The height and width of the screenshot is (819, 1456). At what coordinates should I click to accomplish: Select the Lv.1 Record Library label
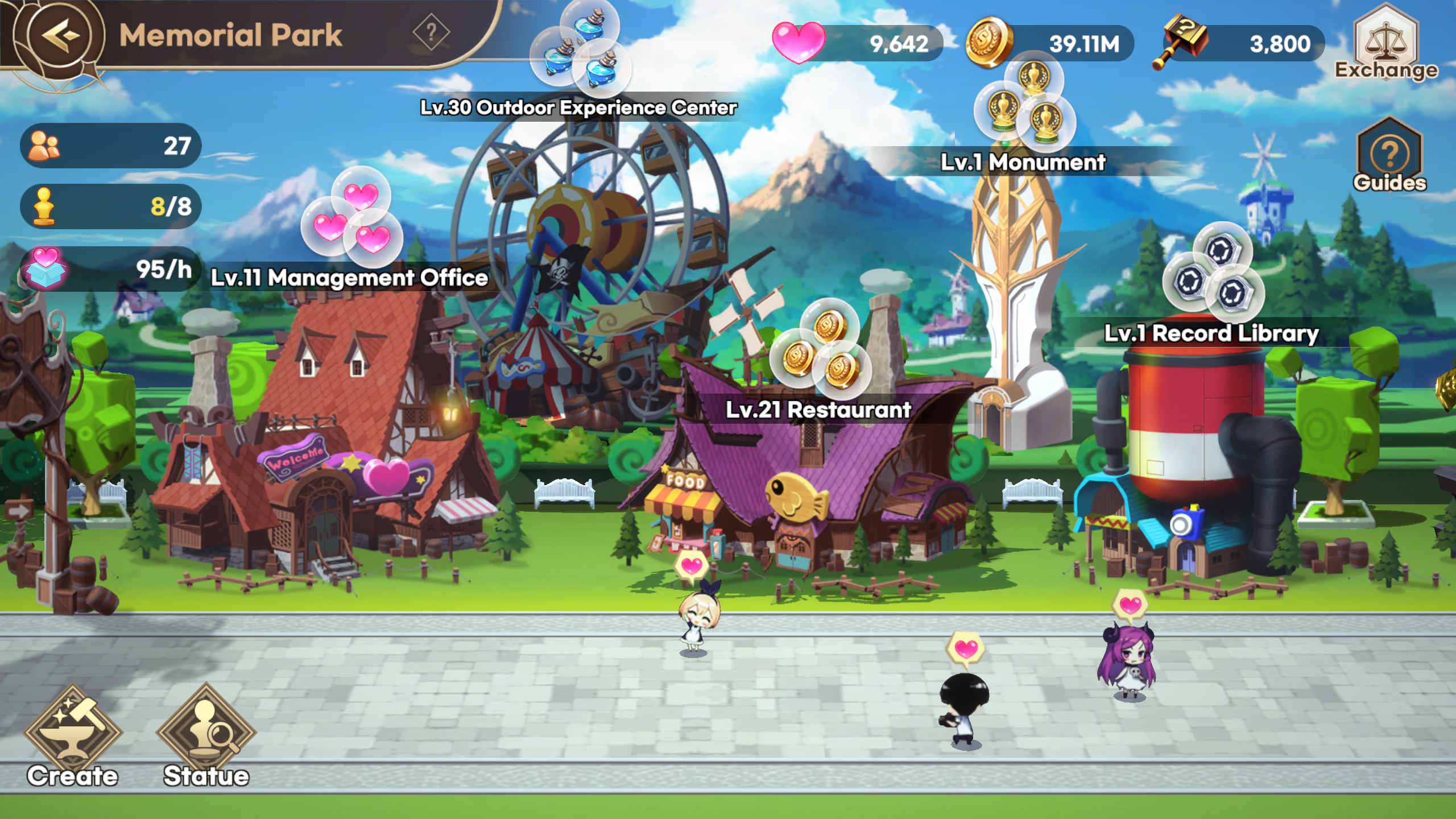coord(1211,334)
